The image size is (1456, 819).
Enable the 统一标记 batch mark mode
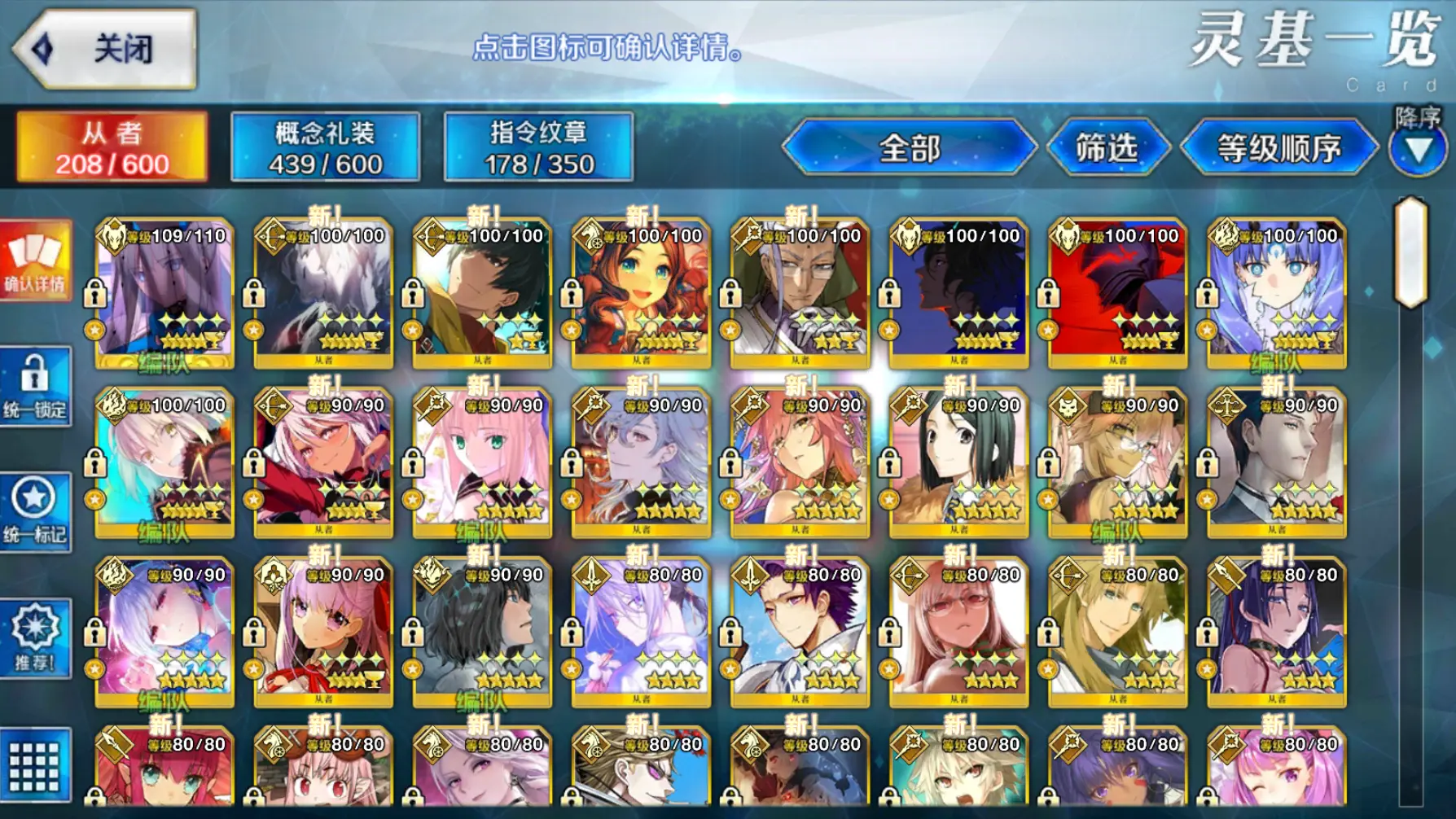[35, 513]
